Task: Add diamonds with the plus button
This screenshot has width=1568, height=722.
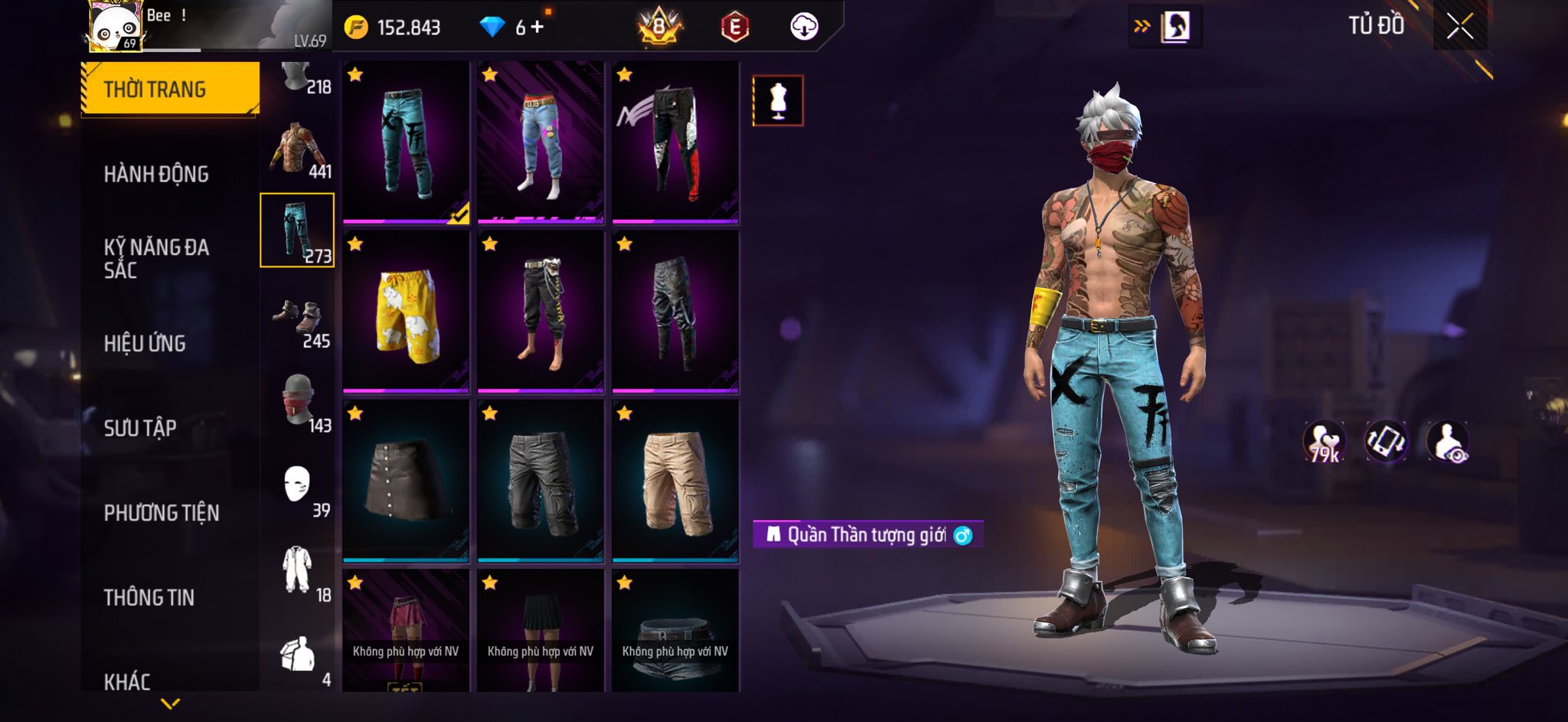Action: (x=537, y=28)
